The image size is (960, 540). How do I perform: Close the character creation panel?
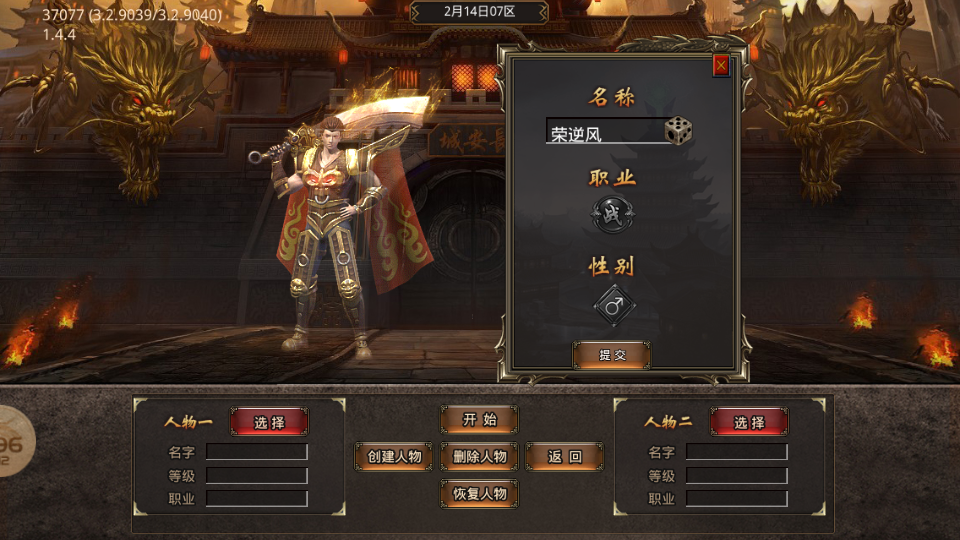[720, 66]
